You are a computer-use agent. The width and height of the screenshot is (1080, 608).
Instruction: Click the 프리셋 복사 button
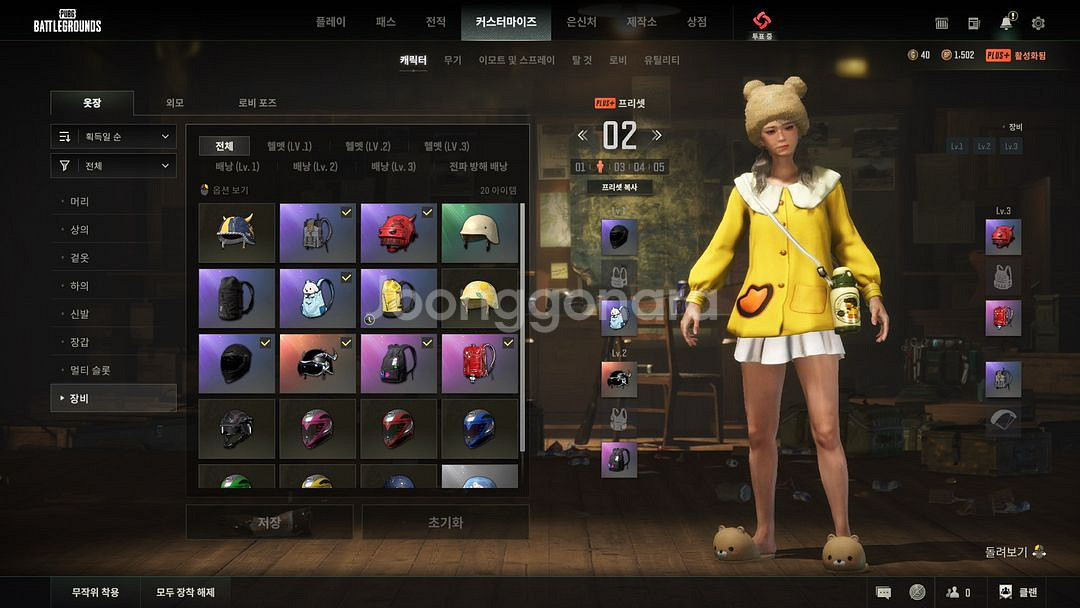[620, 187]
